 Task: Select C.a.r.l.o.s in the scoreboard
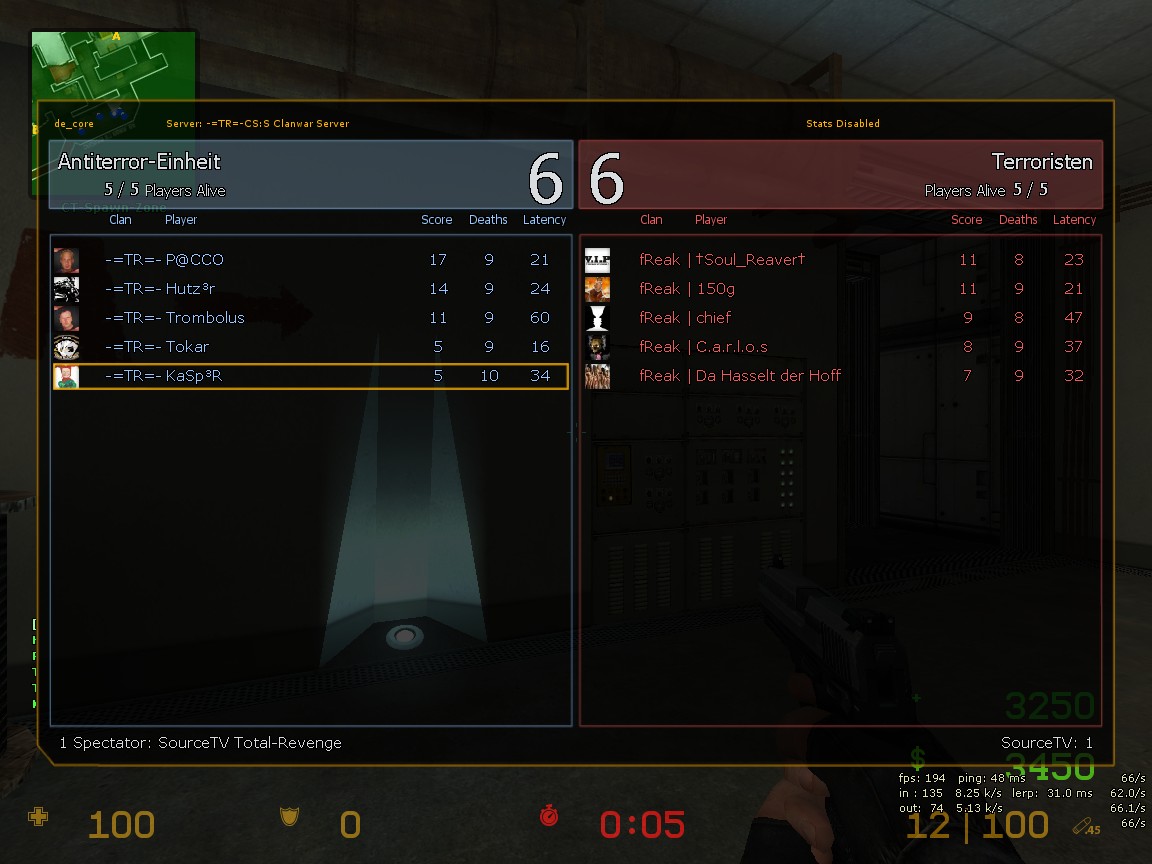(x=840, y=347)
